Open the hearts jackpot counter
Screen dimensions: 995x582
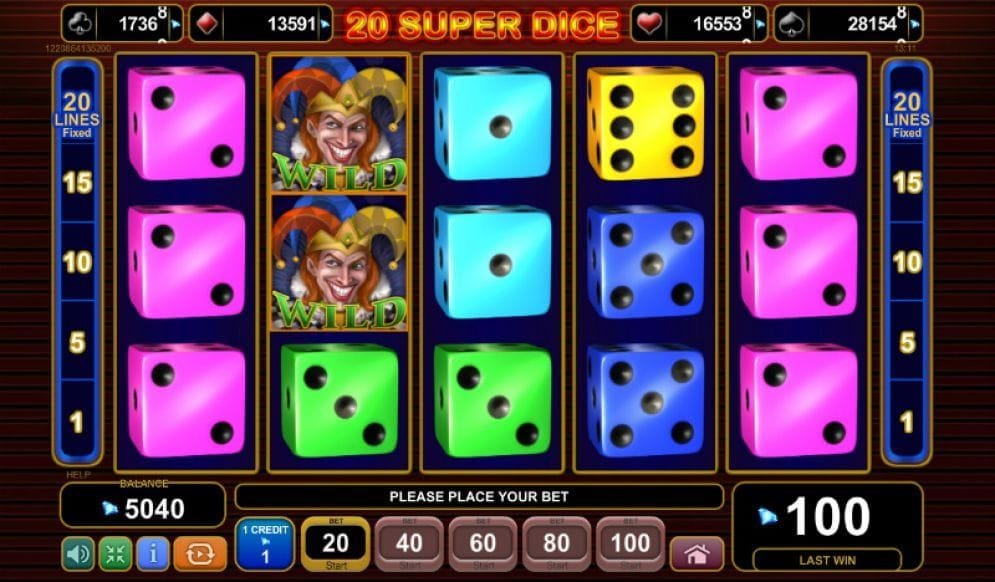click(x=699, y=24)
